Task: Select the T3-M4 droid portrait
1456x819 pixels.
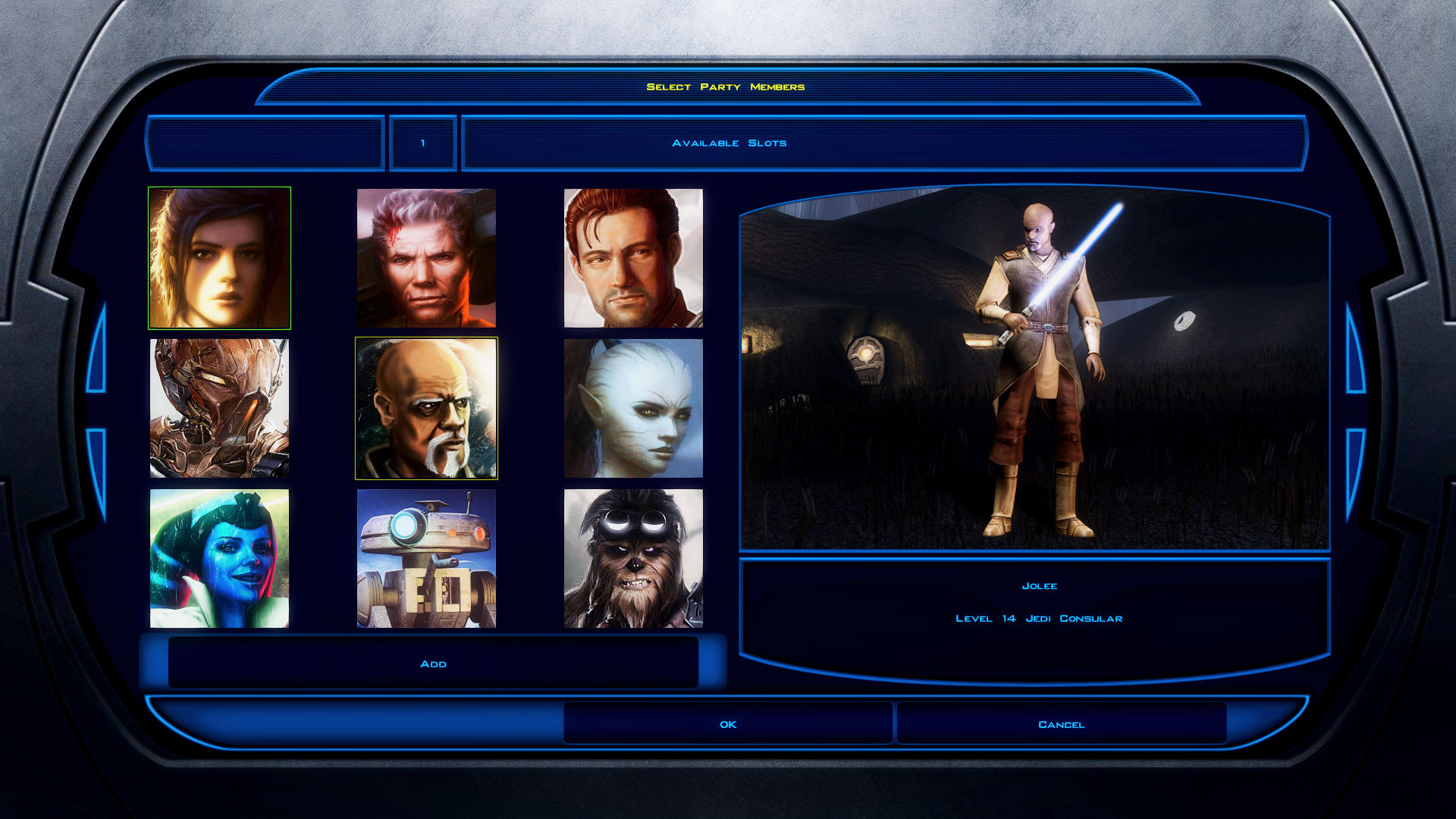Action: (x=426, y=558)
